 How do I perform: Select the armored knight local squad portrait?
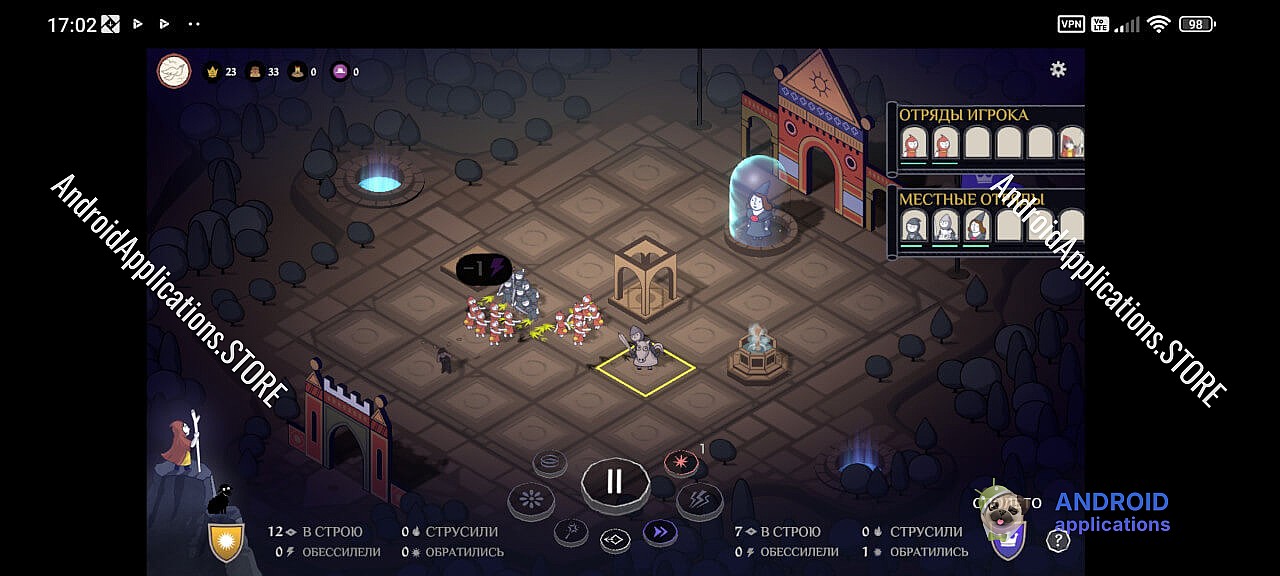click(944, 227)
